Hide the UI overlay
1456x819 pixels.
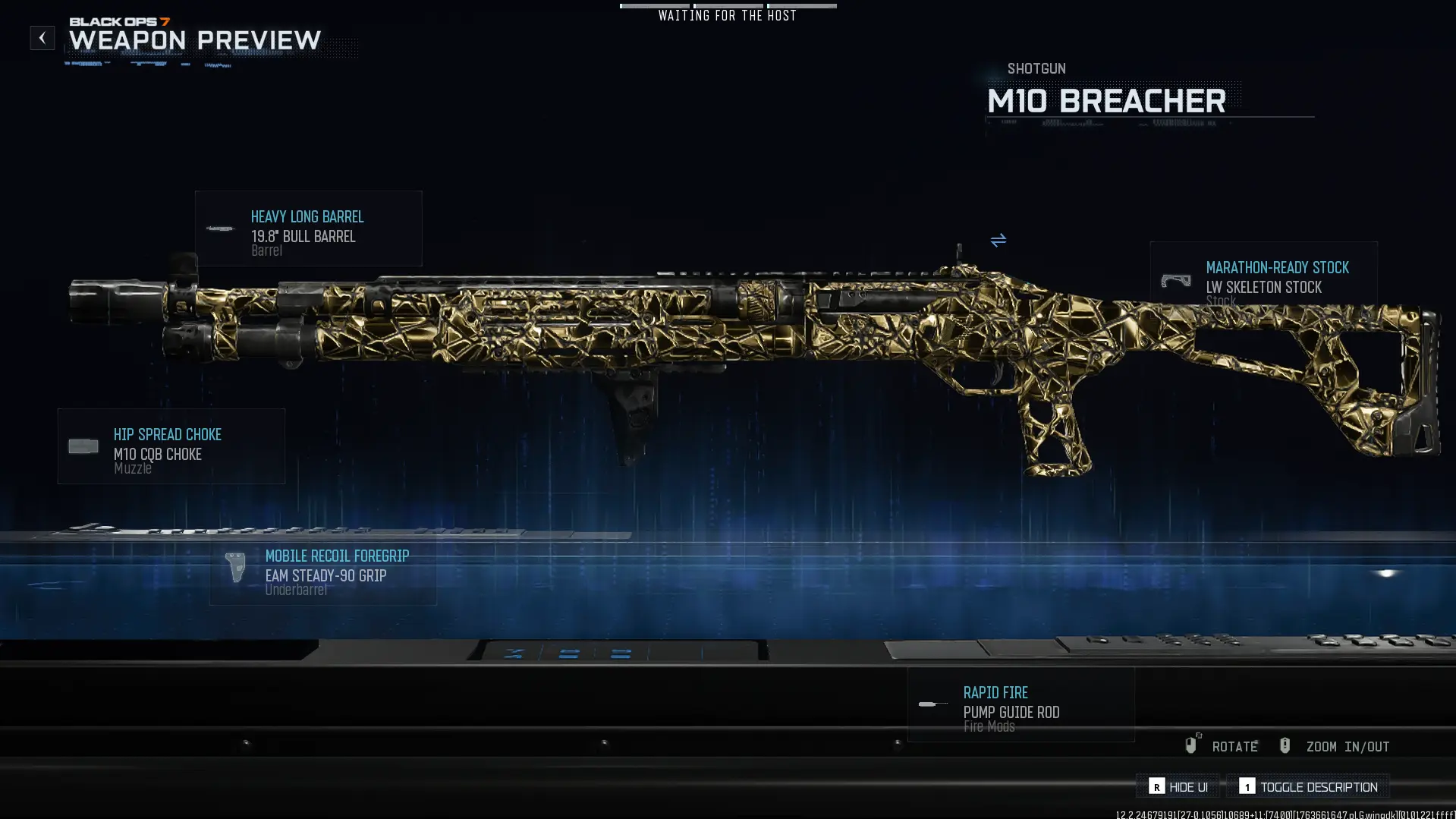coord(1178,787)
